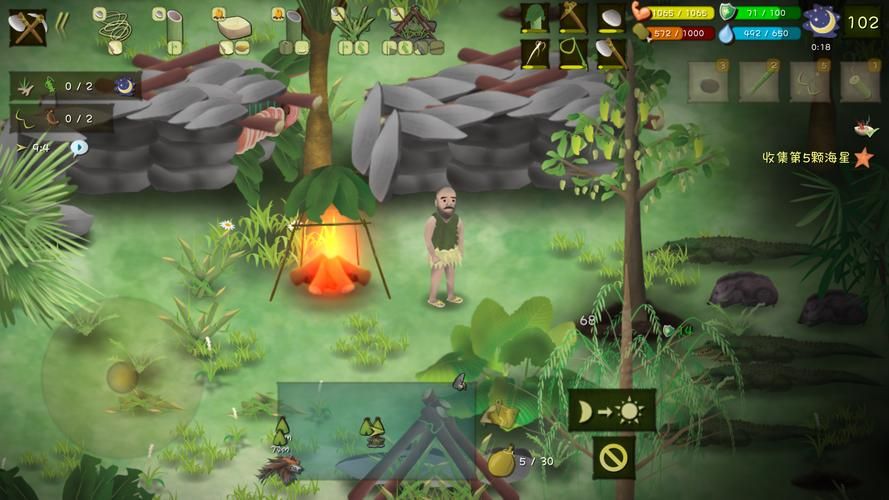This screenshot has width=889, height=500.
Task: Click the yellow cancel circle button
Action: point(612,457)
